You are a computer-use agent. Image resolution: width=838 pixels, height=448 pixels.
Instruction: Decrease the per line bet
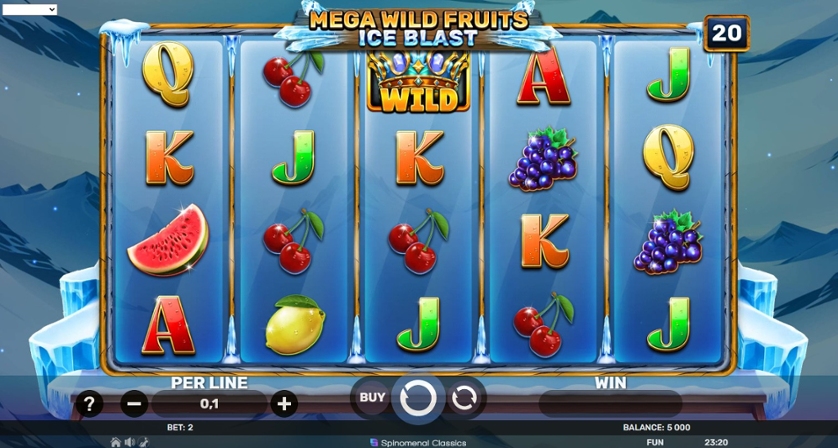click(134, 403)
